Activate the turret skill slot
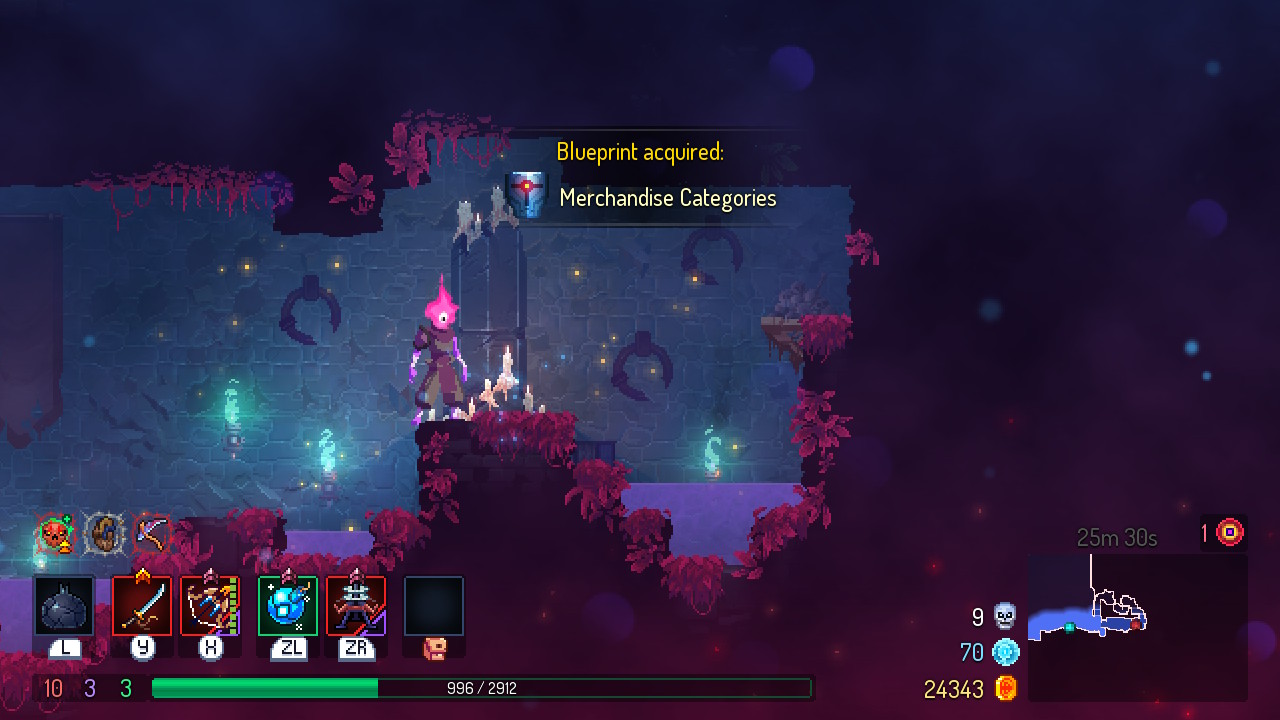 356,606
